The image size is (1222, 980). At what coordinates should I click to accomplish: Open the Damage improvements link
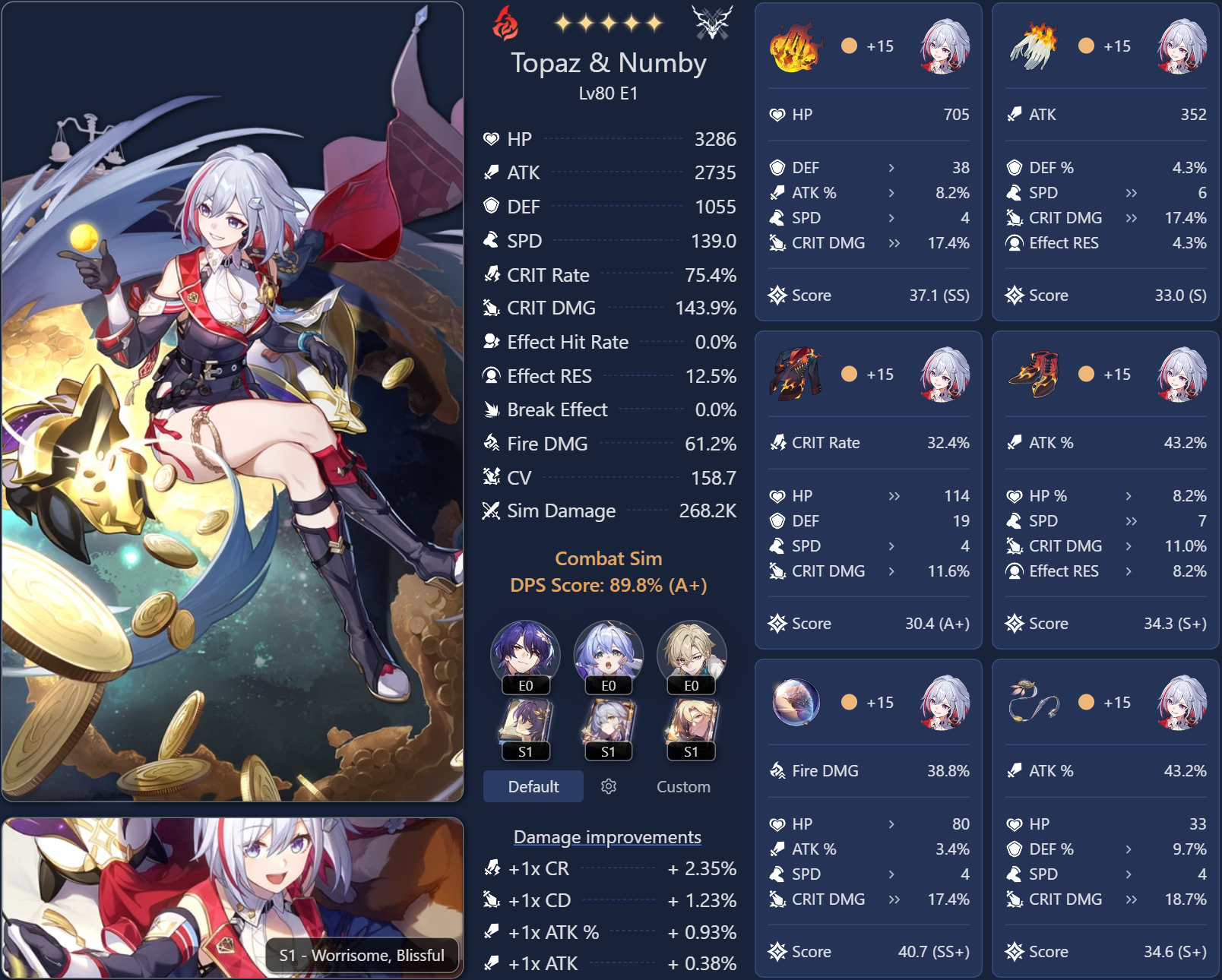(606, 836)
